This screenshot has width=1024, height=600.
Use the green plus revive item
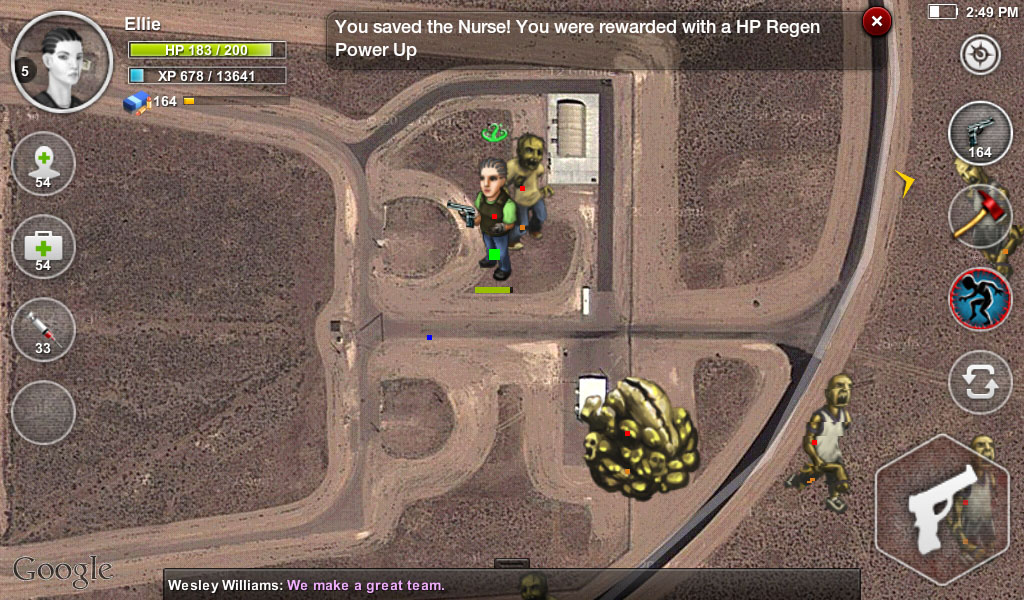(43, 165)
